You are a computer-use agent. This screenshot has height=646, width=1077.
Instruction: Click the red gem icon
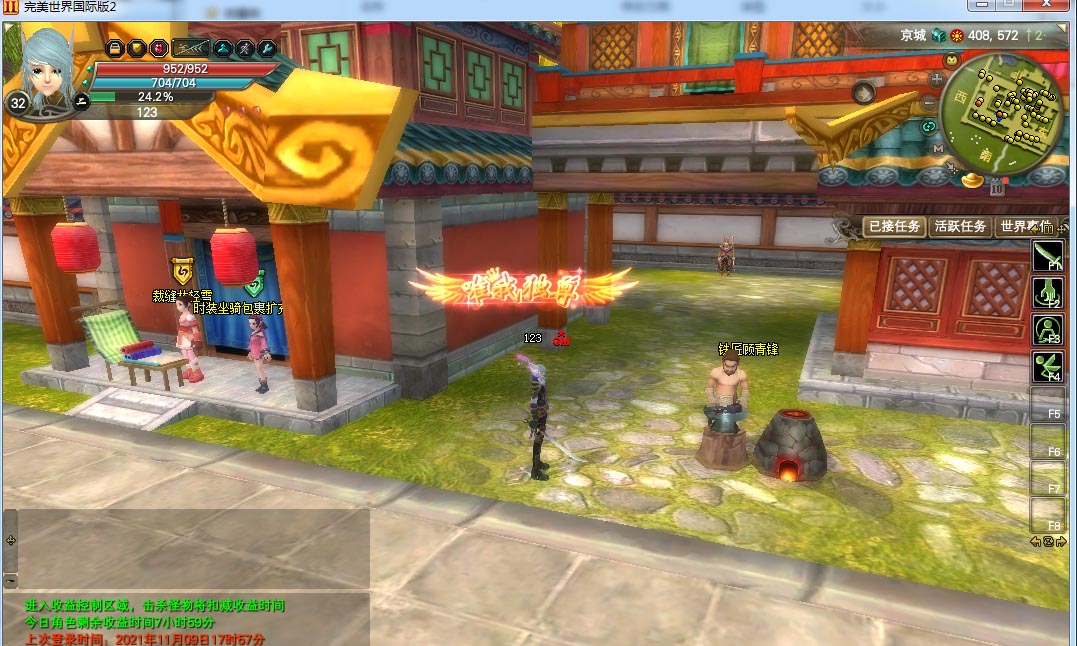pyautogui.click(x=159, y=47)
